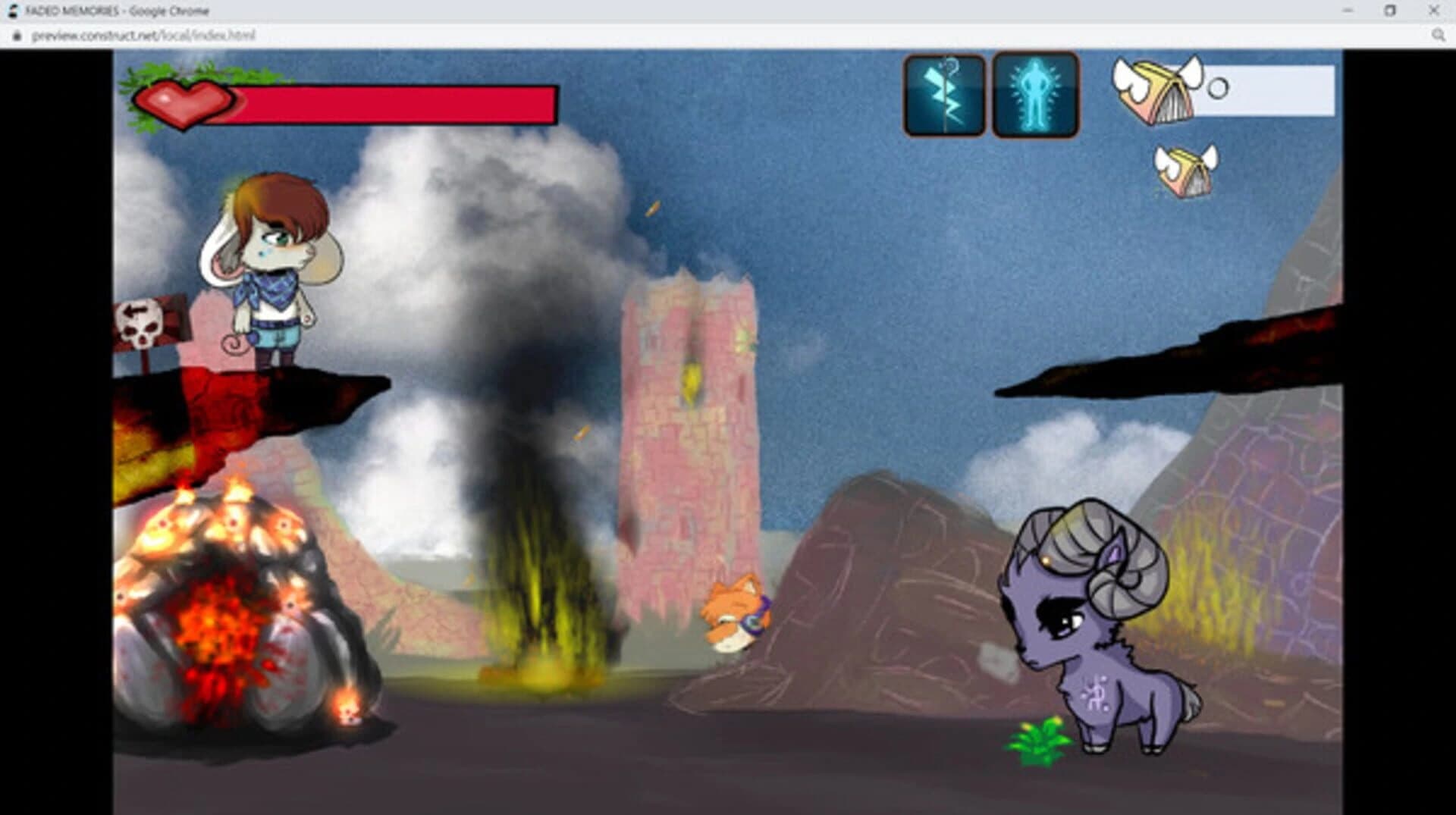The image size is (1456, 815).
Task: Activate the lightning bolt ability icon
Action: [943, 93]
